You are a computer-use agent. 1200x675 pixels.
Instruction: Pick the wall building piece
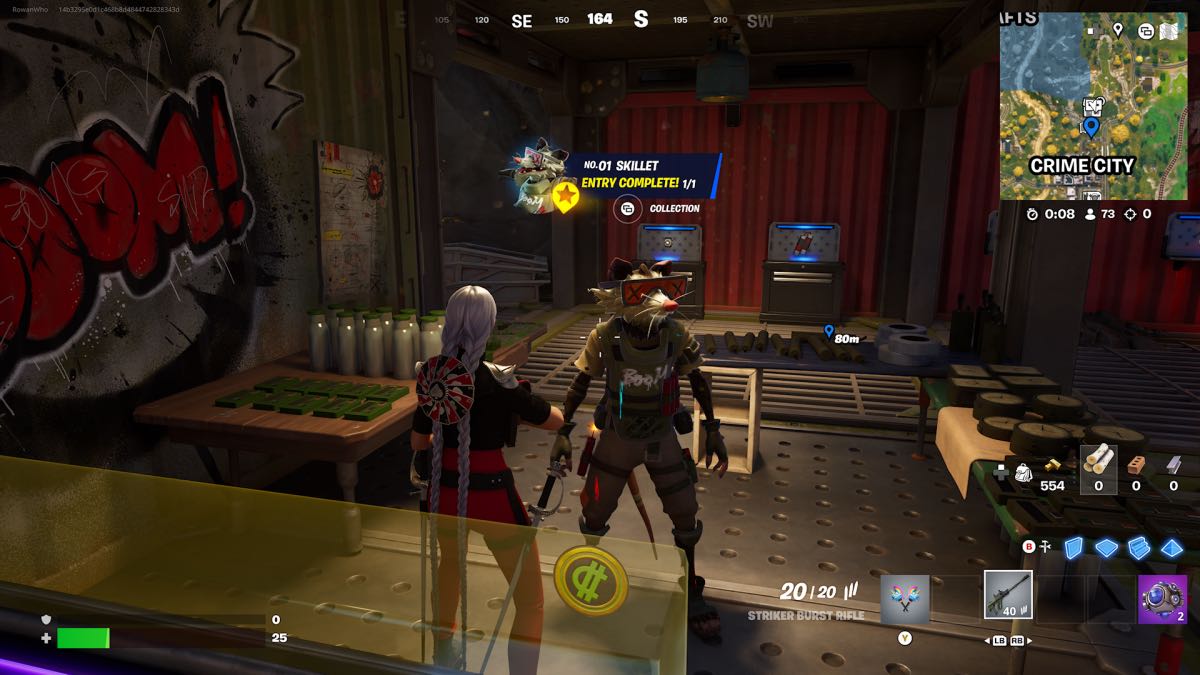coord(1073,547)
